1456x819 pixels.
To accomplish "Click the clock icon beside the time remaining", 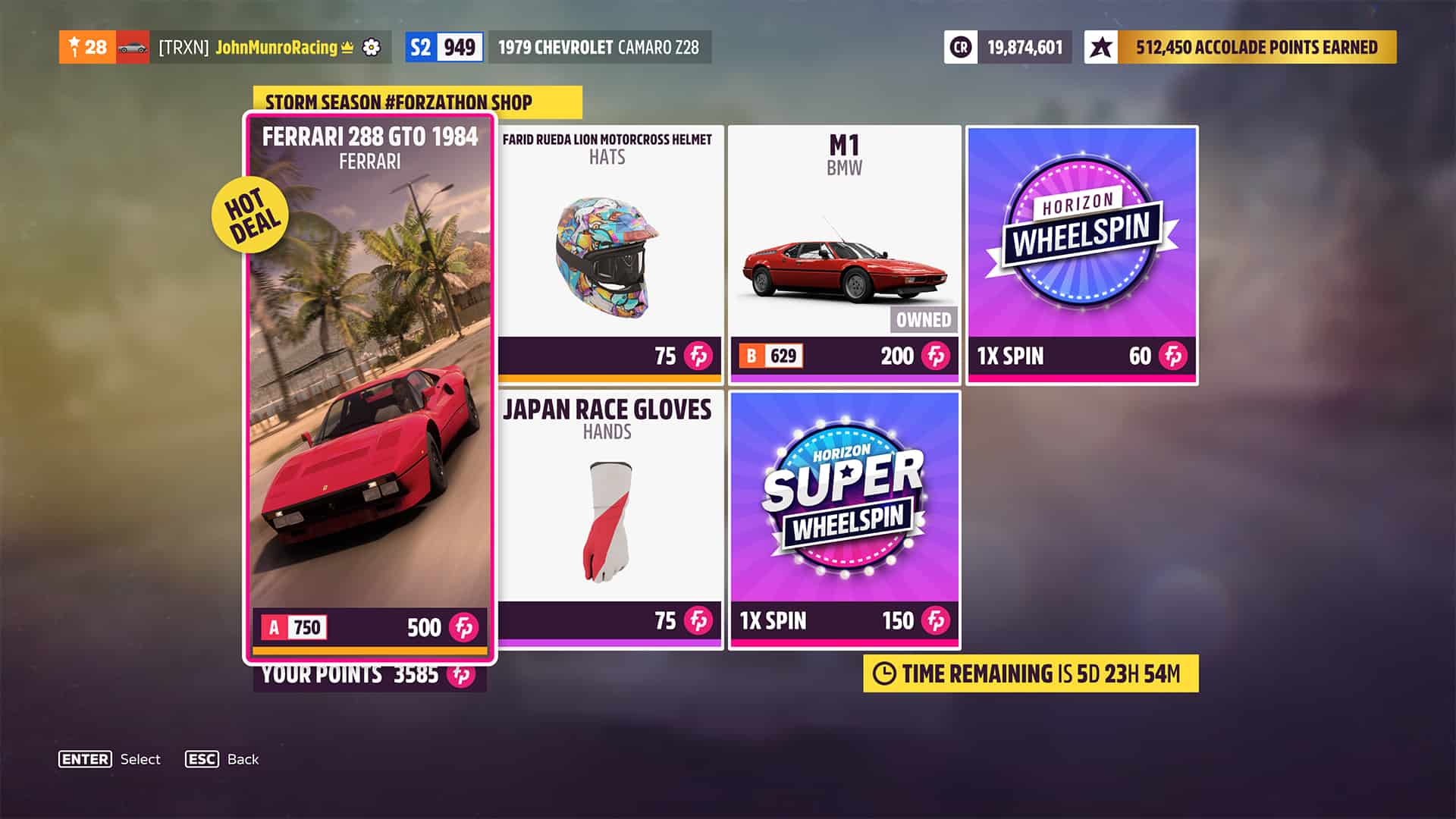I will pos(885,672).
